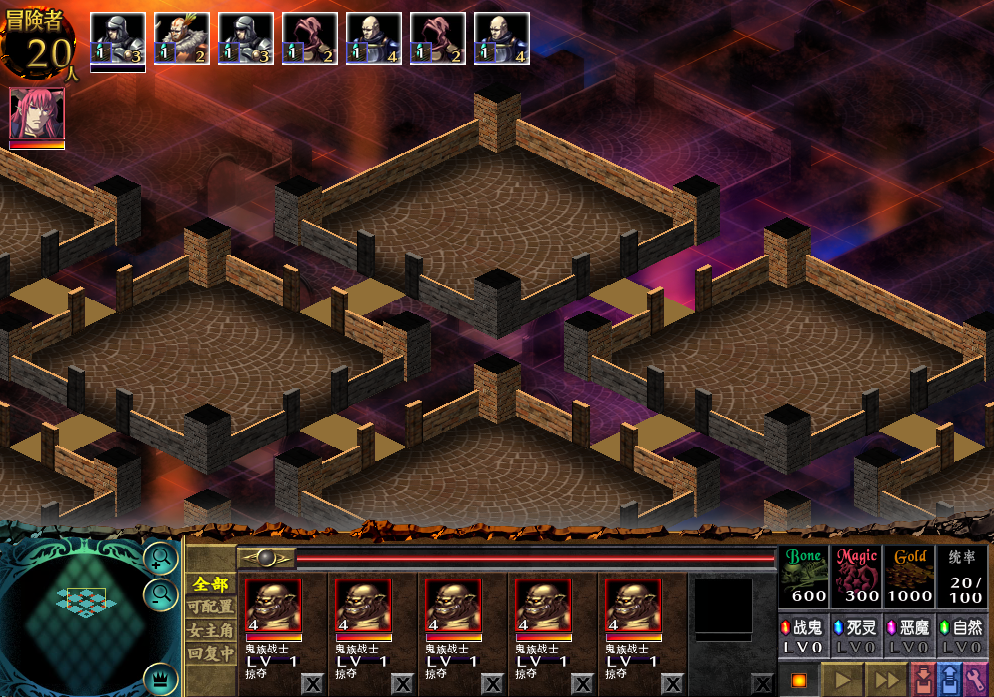This screenshot has width=994, height=697.
Task: Click the orange stop square button
Action: click(798, 681)
